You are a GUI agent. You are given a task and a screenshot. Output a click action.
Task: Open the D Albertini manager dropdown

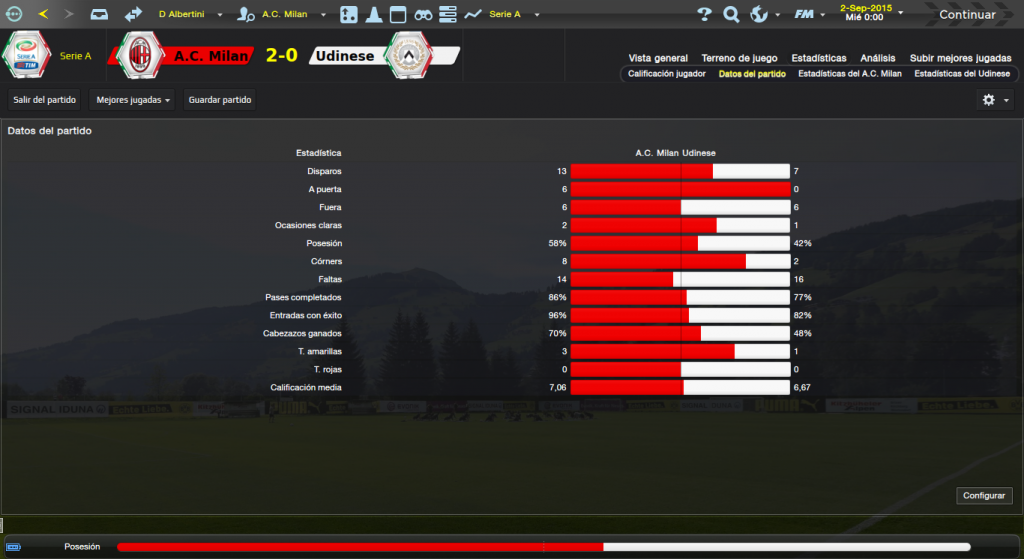190,14
